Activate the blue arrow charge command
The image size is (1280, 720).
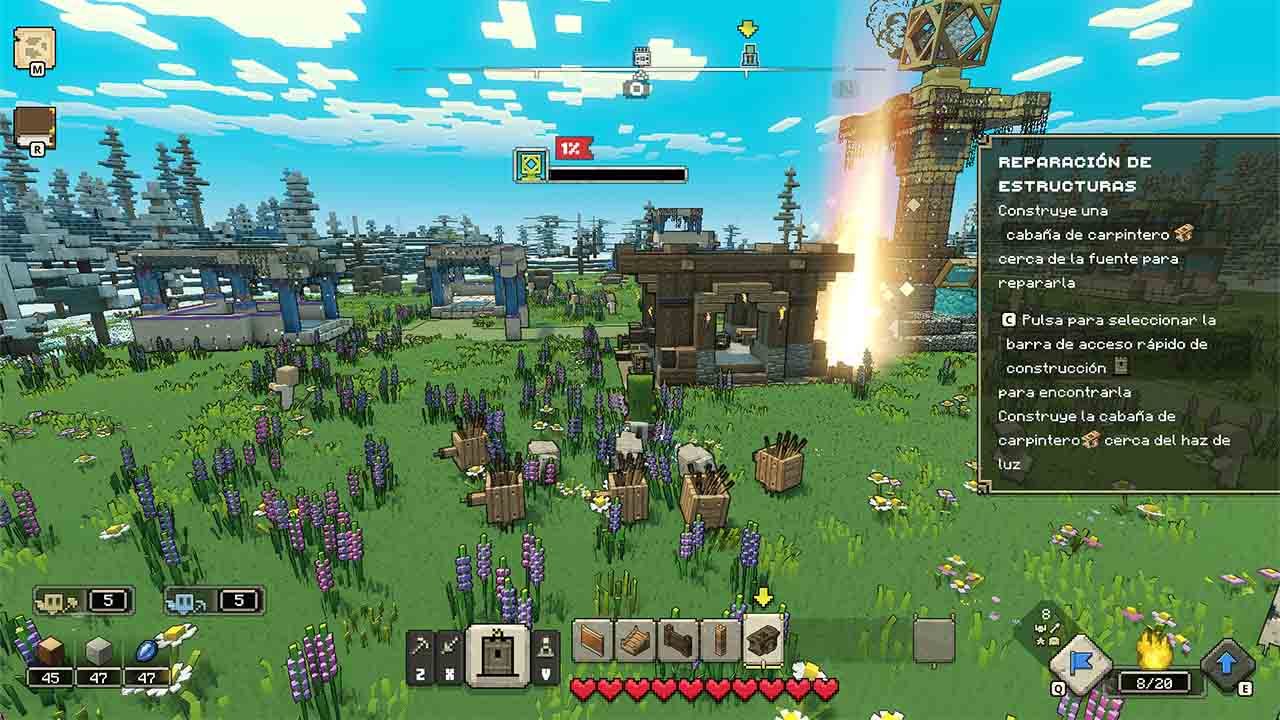click(x=1227, y=664)
